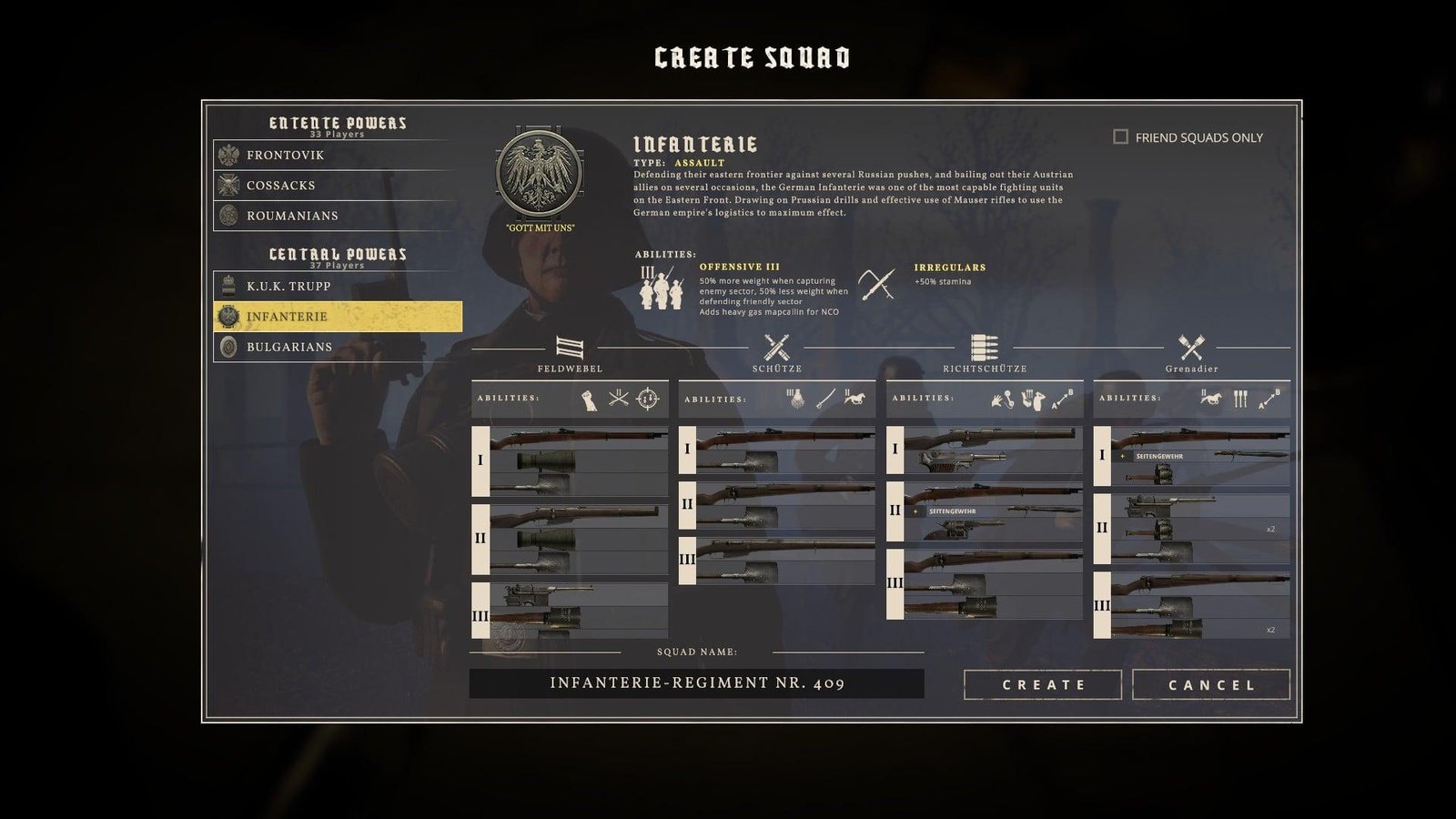Select Grenadier loadout I with Seitengewehr
Viewport: 1456px width, 819px height.
pyautogui.click(x=1192, y=455)
